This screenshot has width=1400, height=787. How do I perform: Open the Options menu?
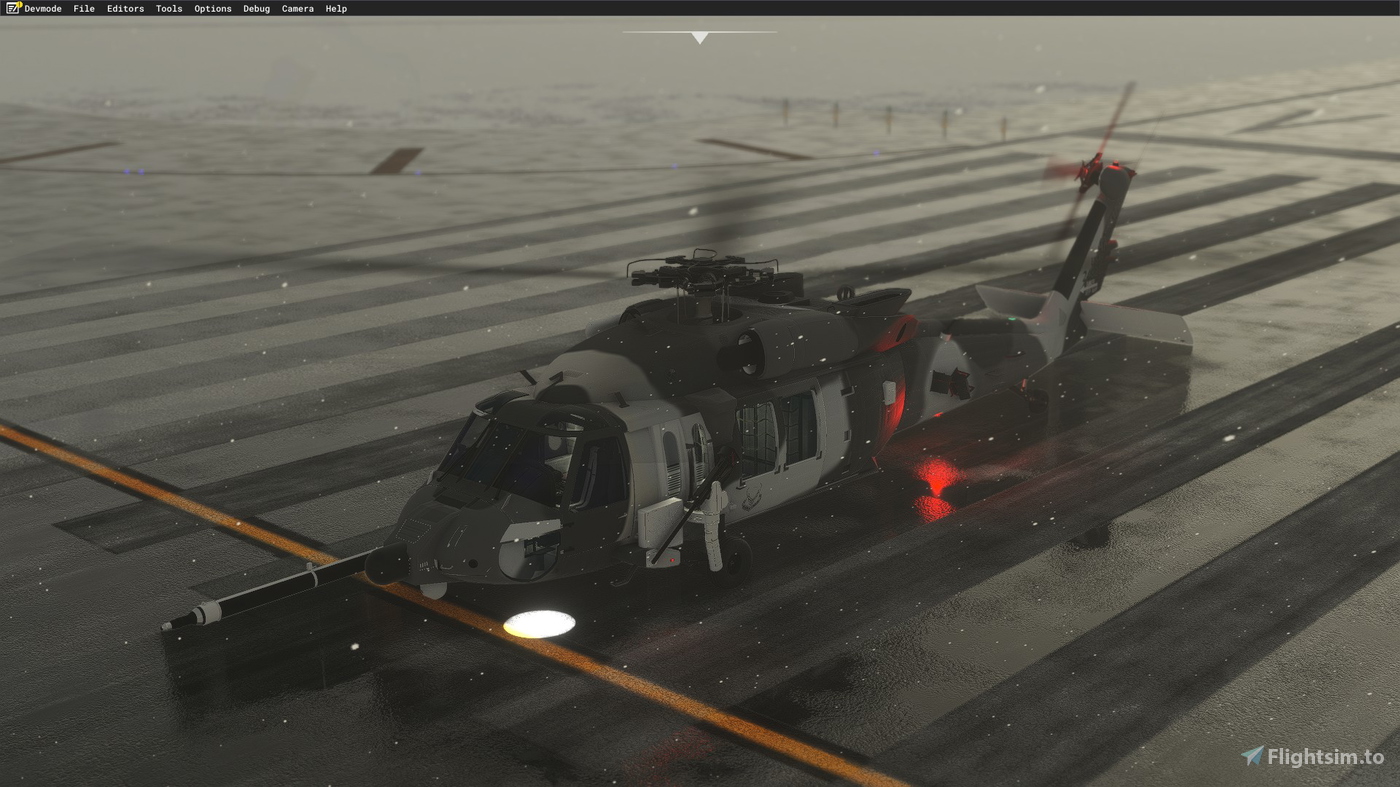(x=212, y=8)
